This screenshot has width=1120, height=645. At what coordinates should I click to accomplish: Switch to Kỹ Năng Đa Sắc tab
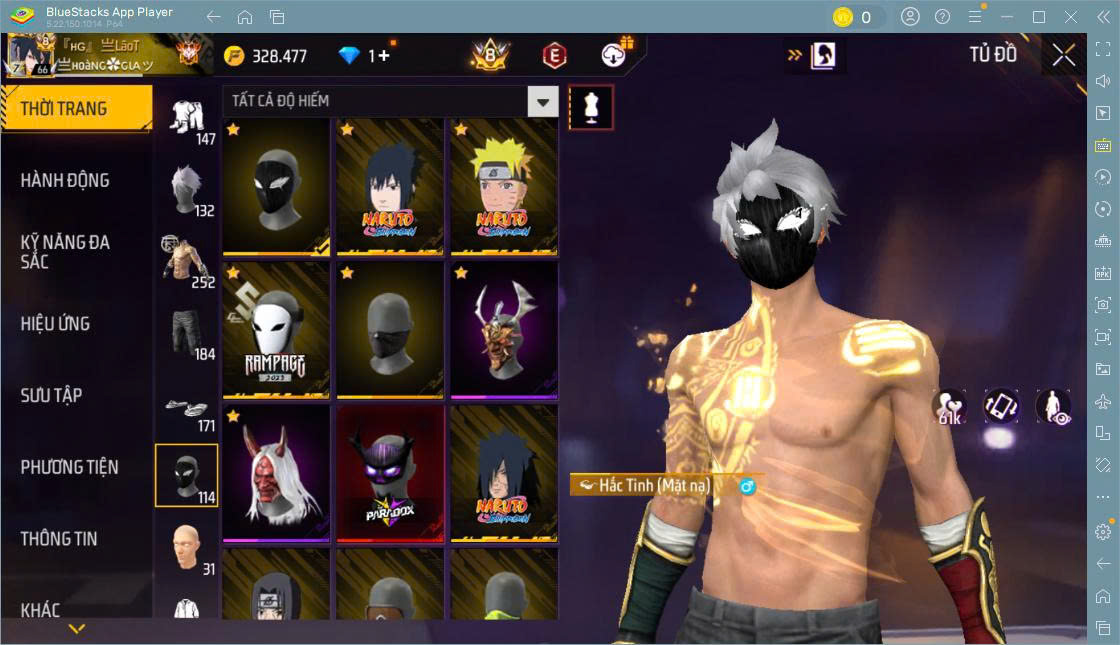65,252
